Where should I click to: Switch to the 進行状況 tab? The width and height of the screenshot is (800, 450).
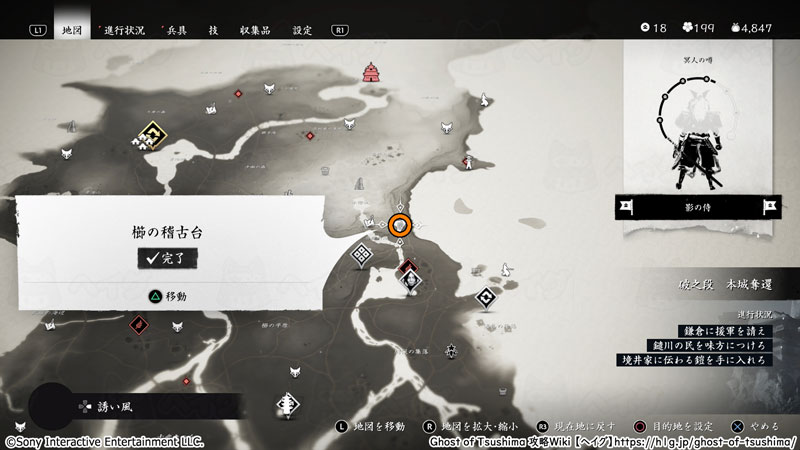(124, 30)
